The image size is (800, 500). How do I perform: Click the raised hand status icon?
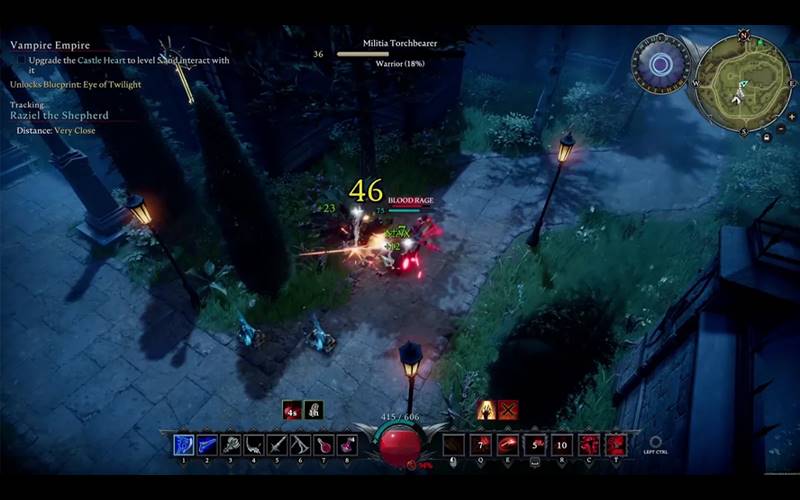point(486,409)
